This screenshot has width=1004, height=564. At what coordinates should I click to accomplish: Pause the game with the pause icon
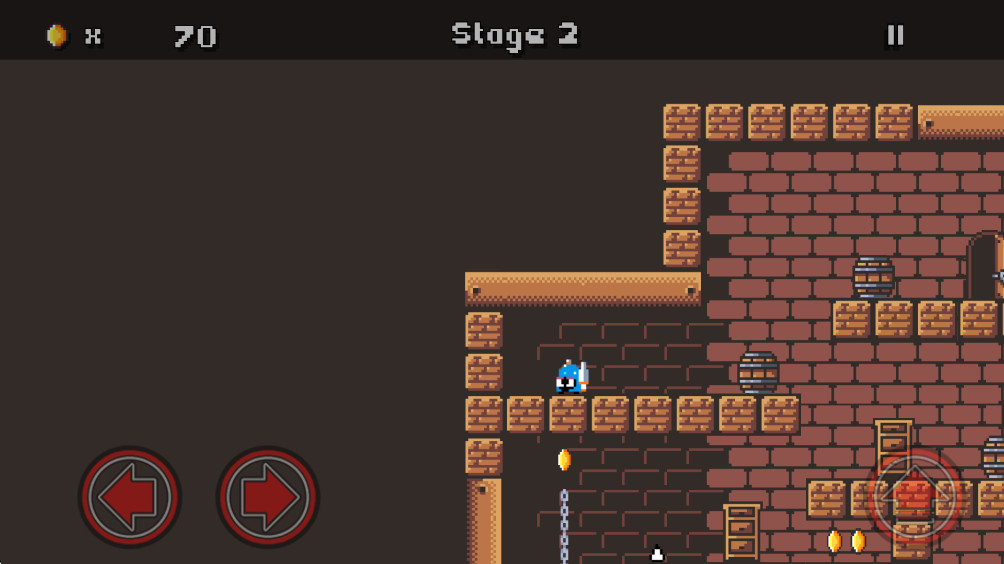tap(895, 35)
